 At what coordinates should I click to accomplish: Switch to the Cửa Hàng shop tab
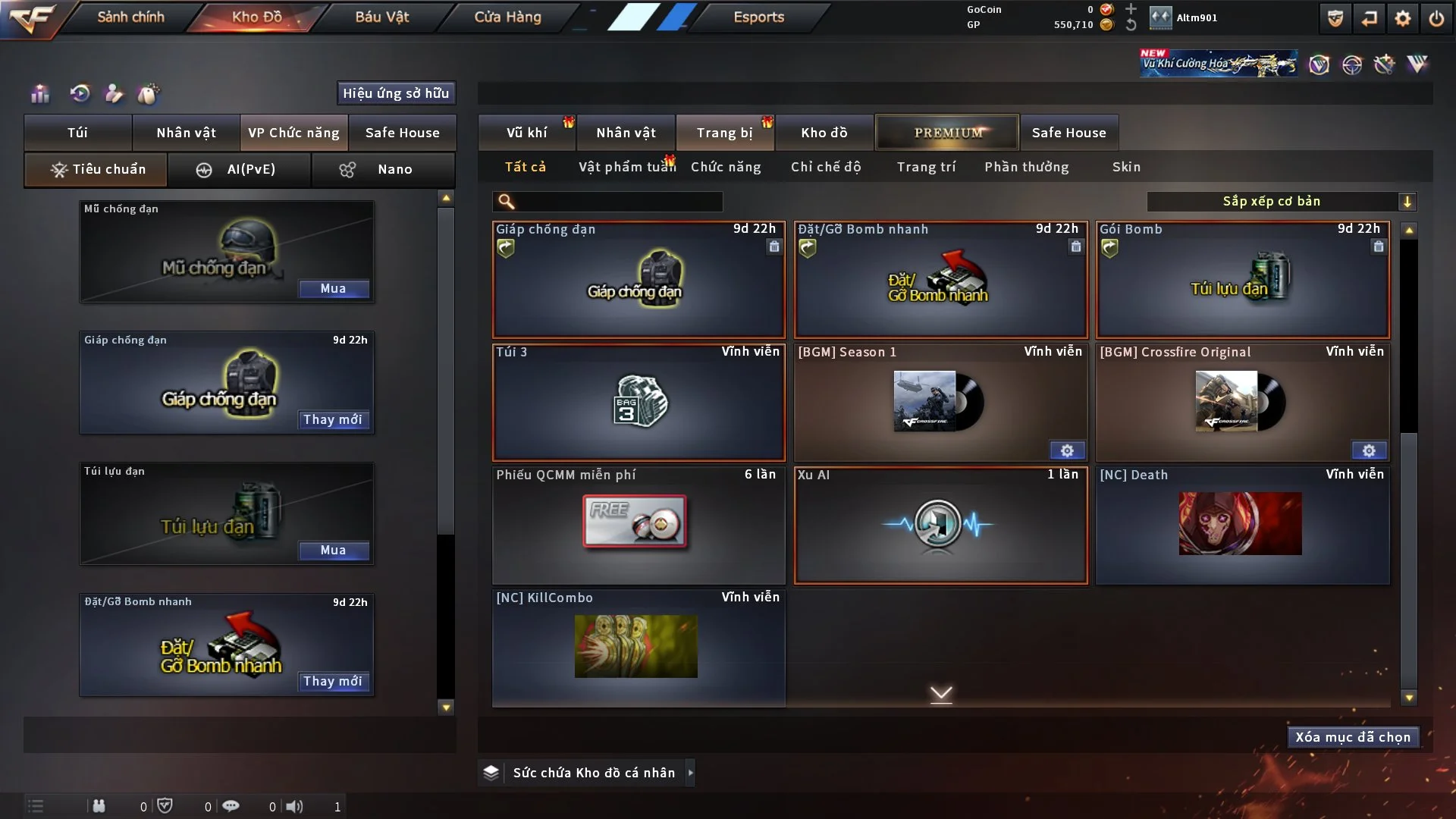(x=507, y=17)
